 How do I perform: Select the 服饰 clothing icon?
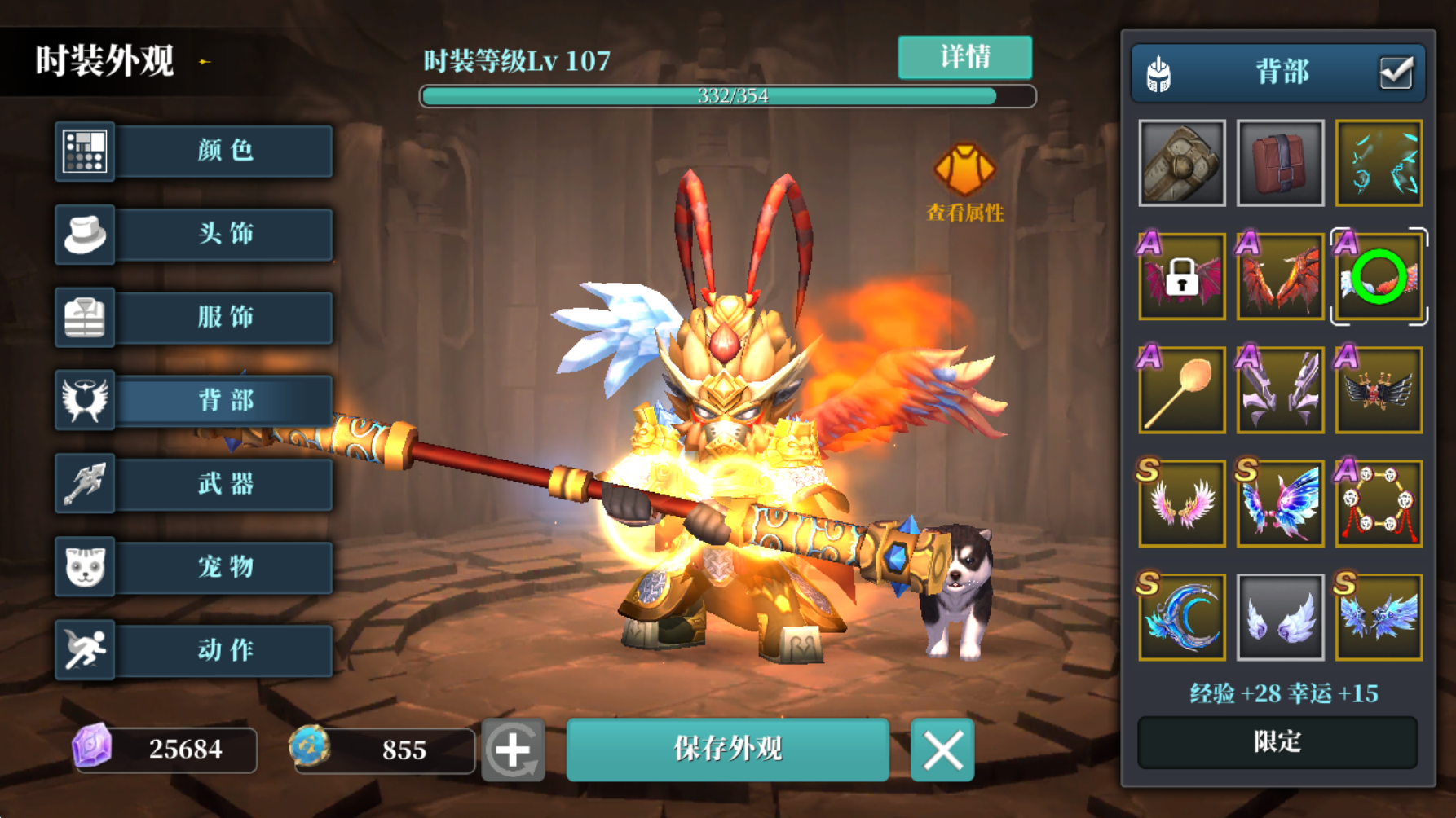pos(86,318)
